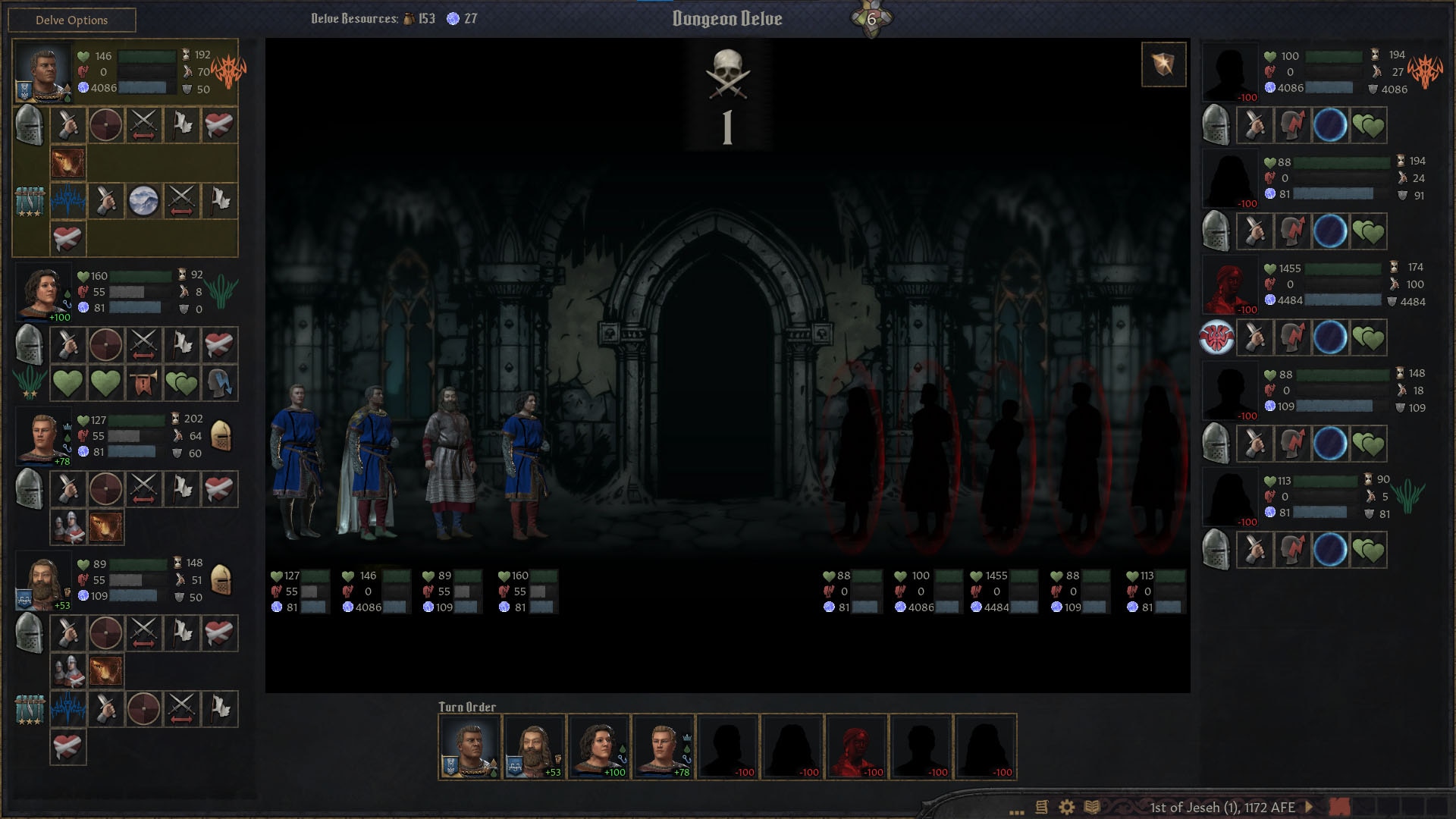Open the book icon in the bottom bar
This screenshot has height=819, width=1456.
pos(1092,807)
